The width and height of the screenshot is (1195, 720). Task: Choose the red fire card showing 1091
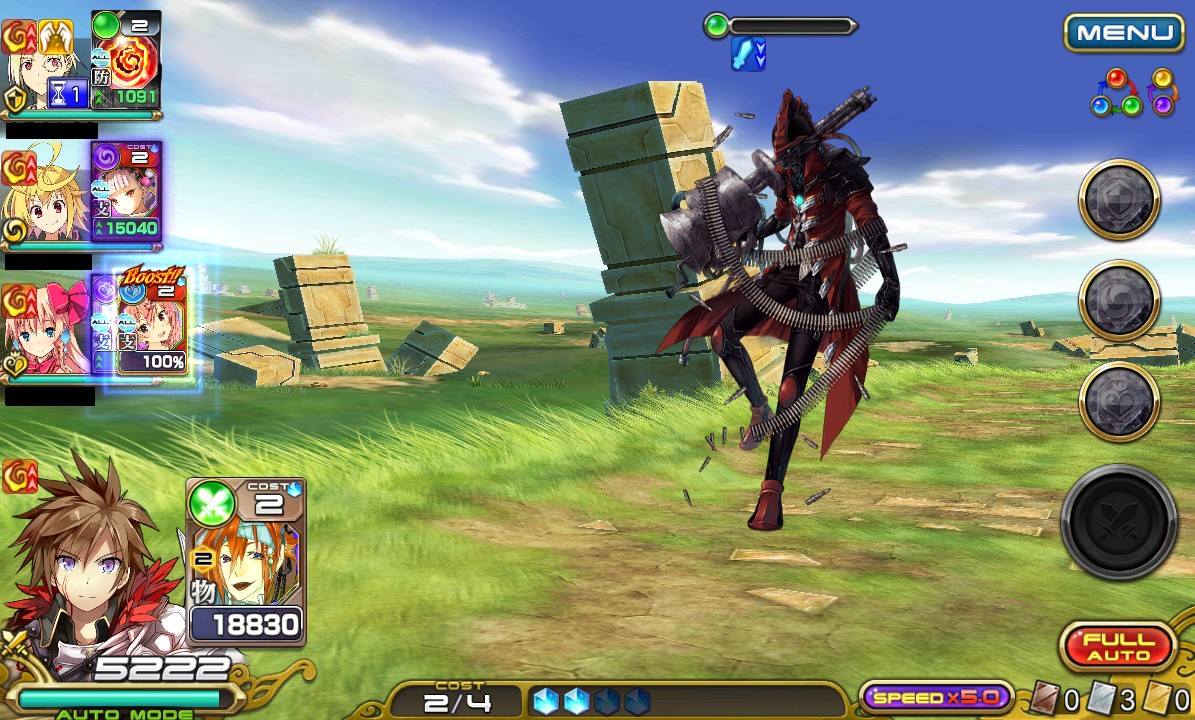coord(126,59)
